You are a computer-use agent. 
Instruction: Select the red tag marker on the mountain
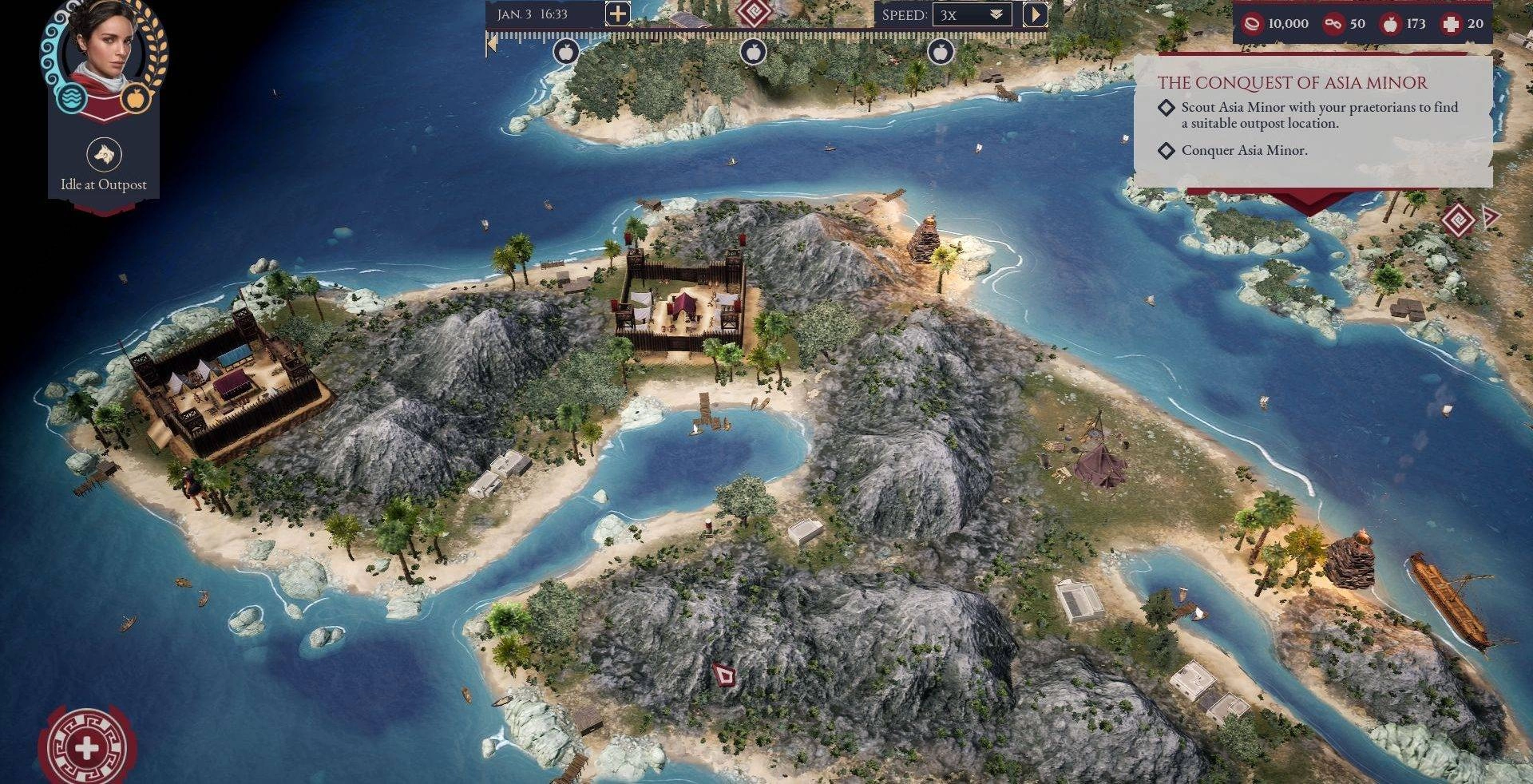click(x=724, y=677)
